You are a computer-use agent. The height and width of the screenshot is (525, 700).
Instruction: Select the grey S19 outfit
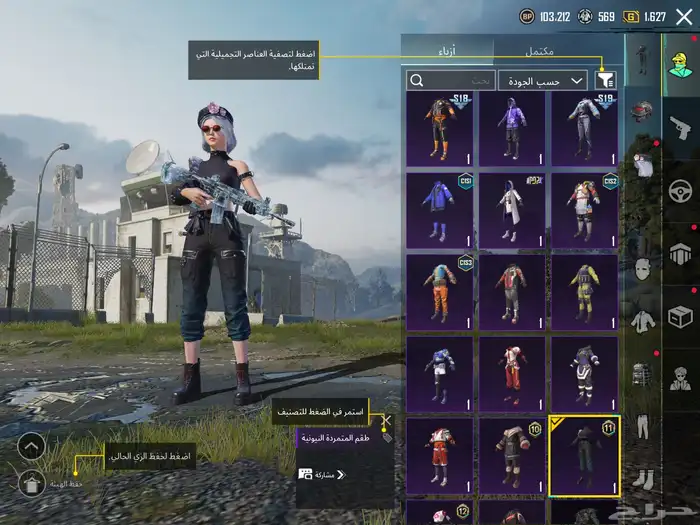point(584,129)
